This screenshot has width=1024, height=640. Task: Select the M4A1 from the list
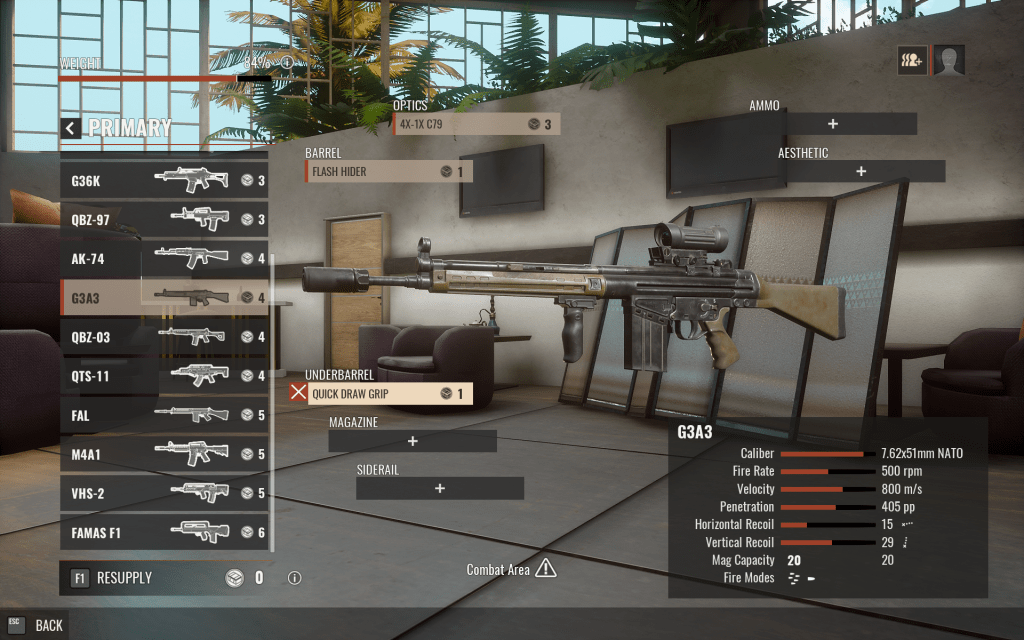coord(164,454)
